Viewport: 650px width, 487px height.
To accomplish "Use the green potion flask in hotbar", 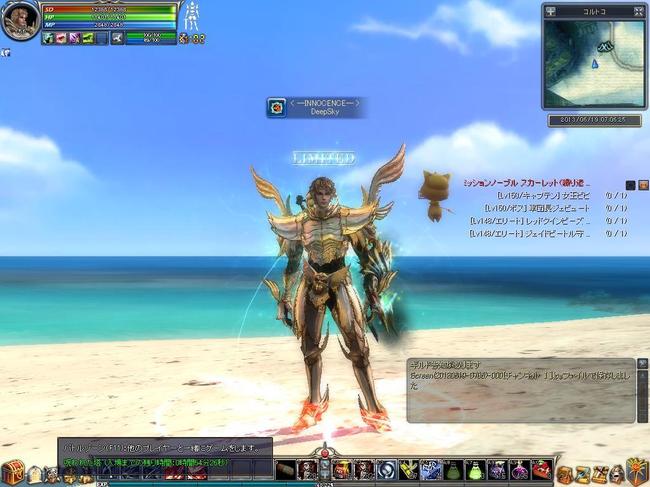I will 452,469.
